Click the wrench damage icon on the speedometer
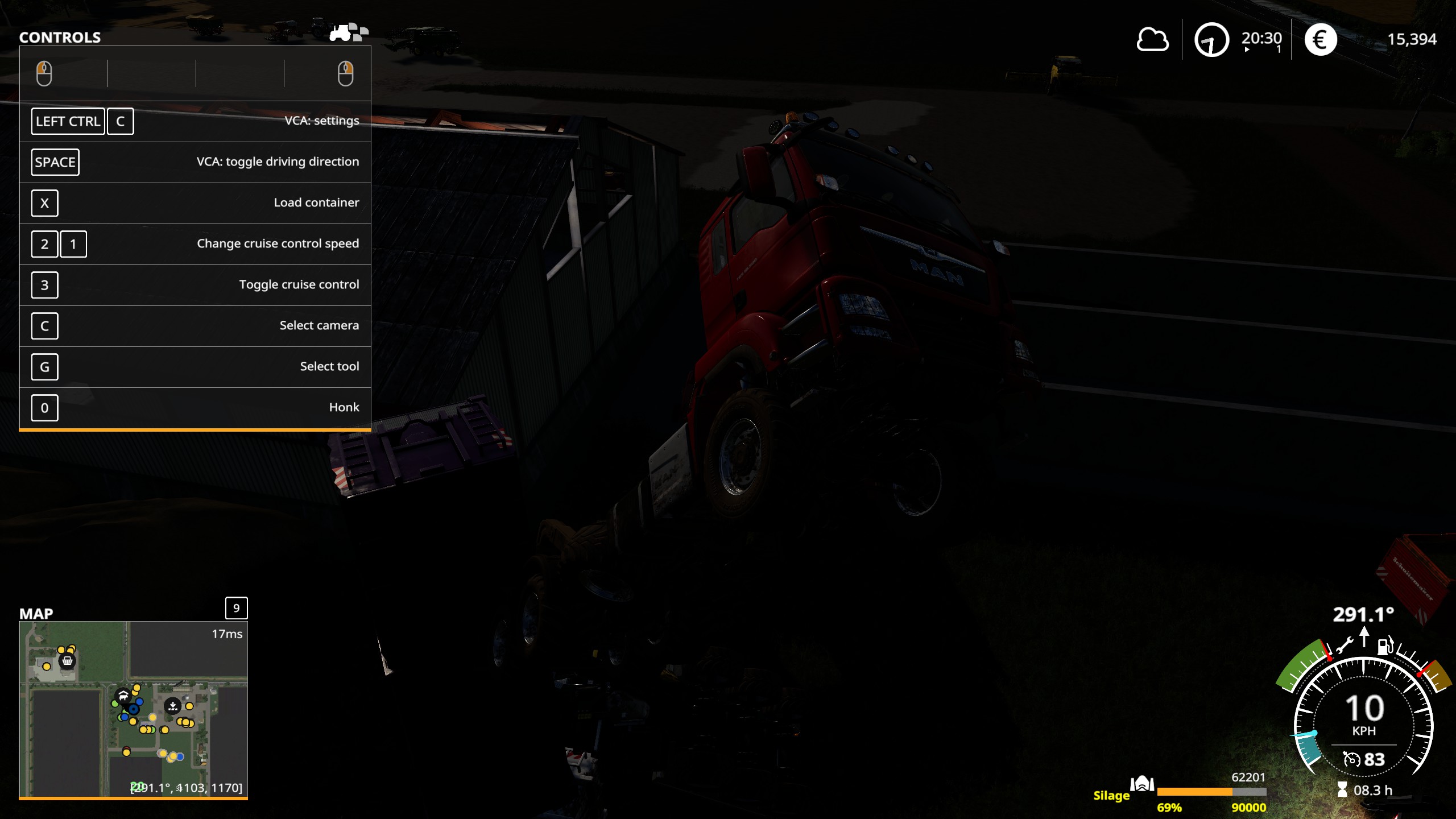1456x819 pixels. (1345, 646)
